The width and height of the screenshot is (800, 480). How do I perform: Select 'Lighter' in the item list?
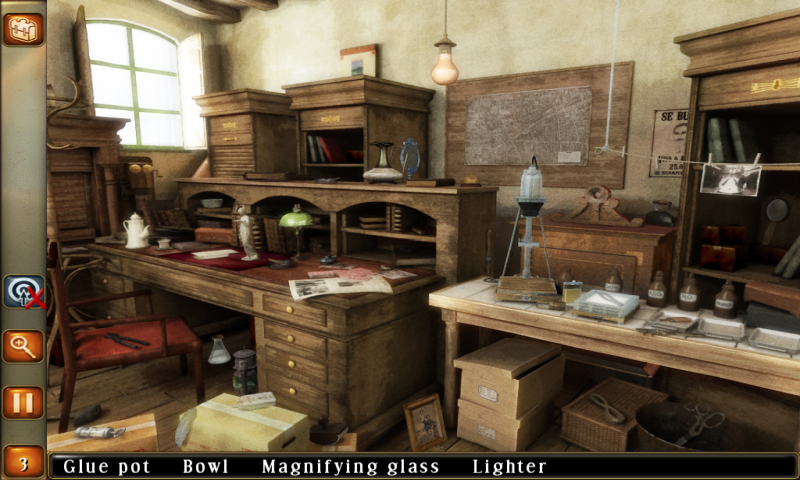click(x=510, y=466)
